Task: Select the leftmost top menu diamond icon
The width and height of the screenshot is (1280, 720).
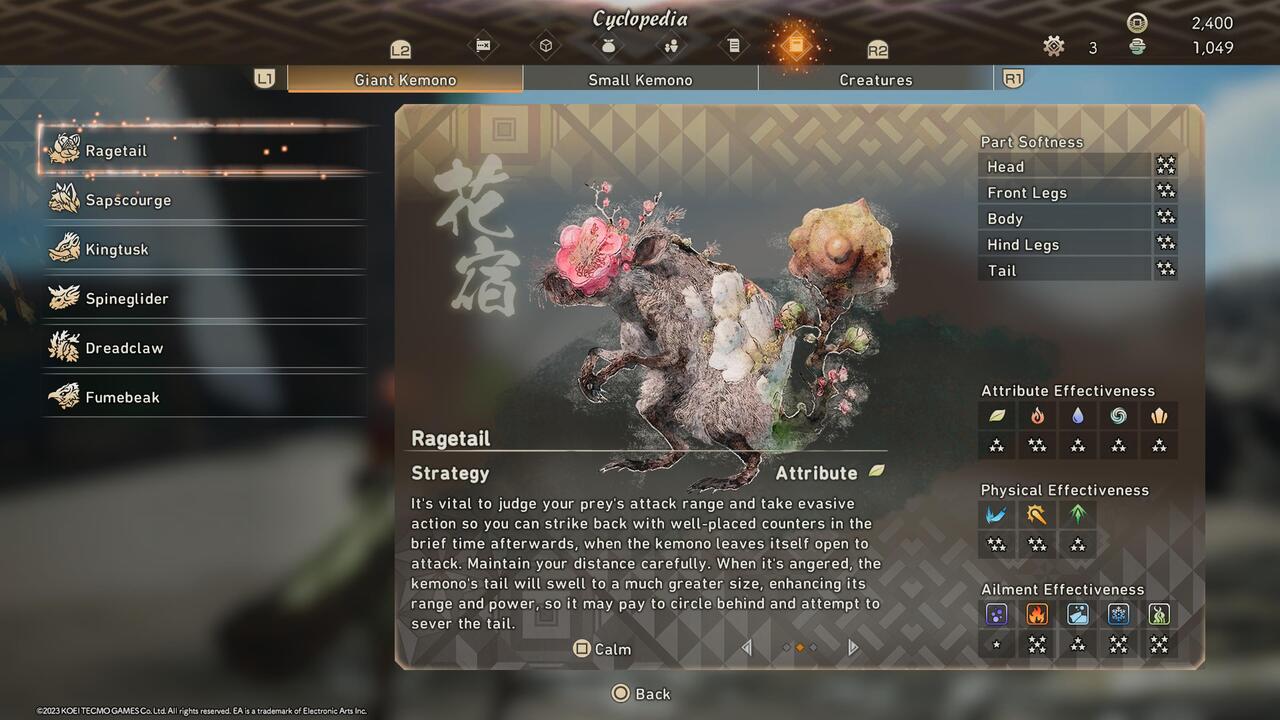Action: [483, 46]
